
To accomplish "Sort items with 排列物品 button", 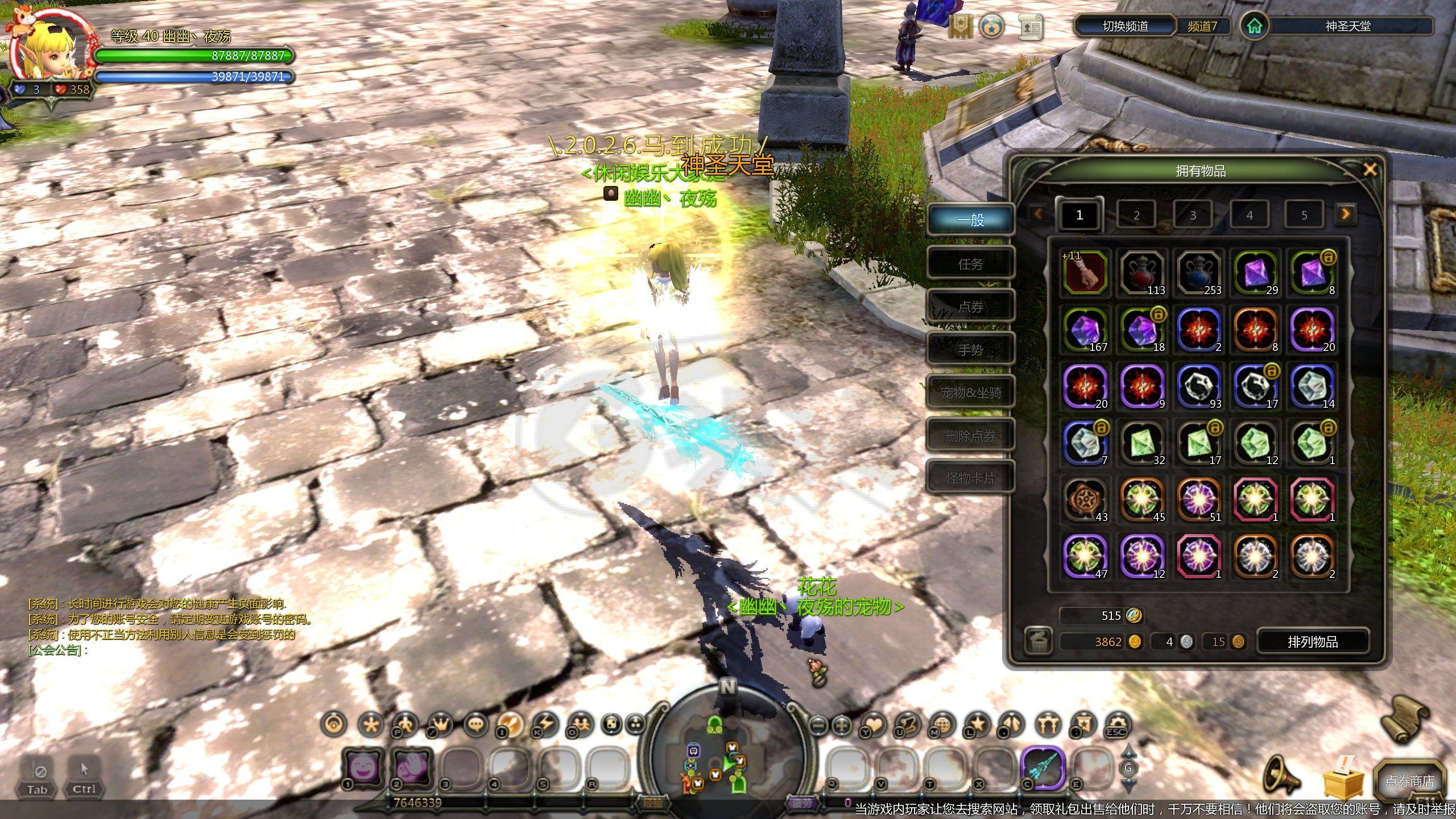I will click(1312, 642).
